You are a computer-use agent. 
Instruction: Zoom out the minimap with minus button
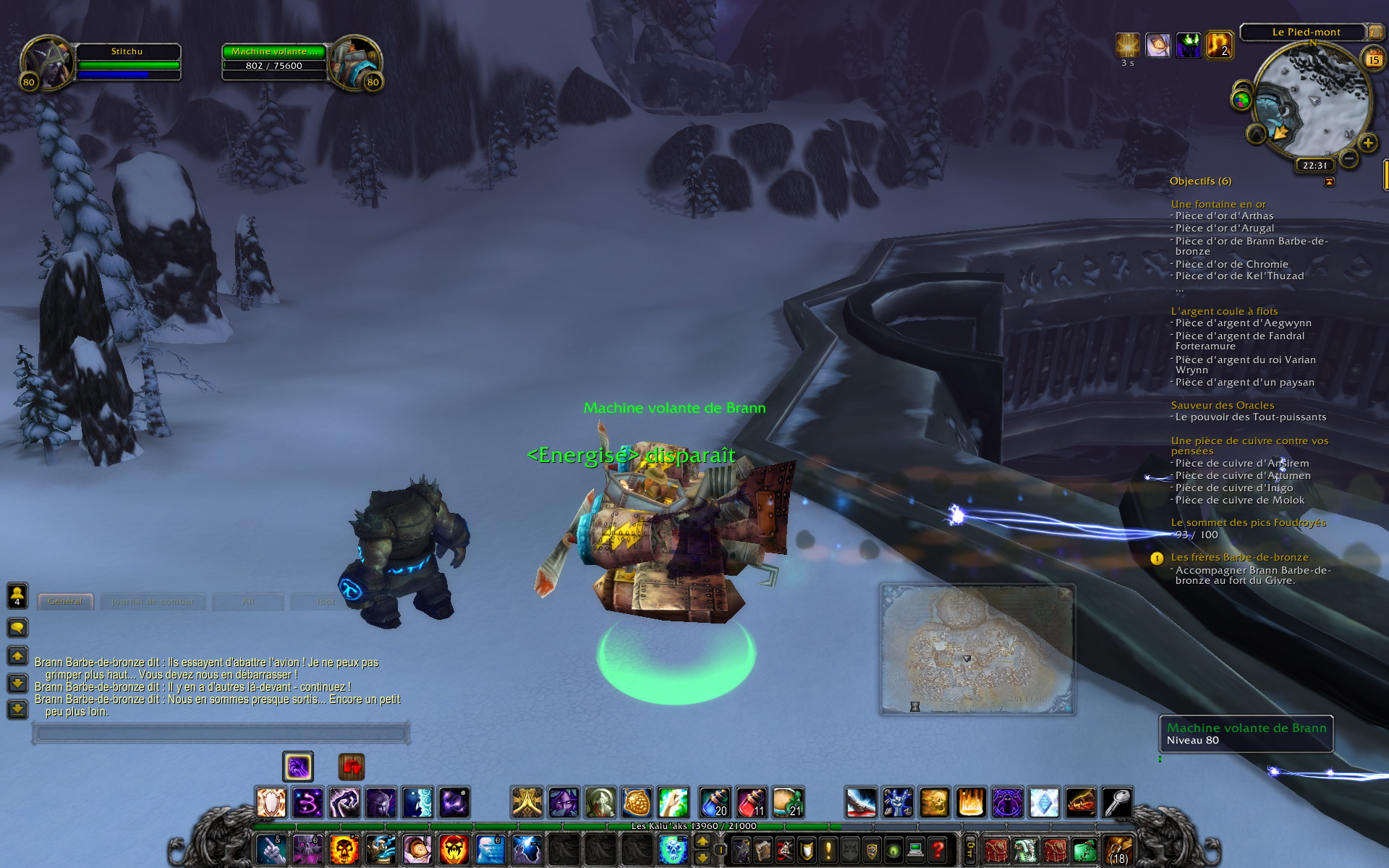[x=1348, y=158]
